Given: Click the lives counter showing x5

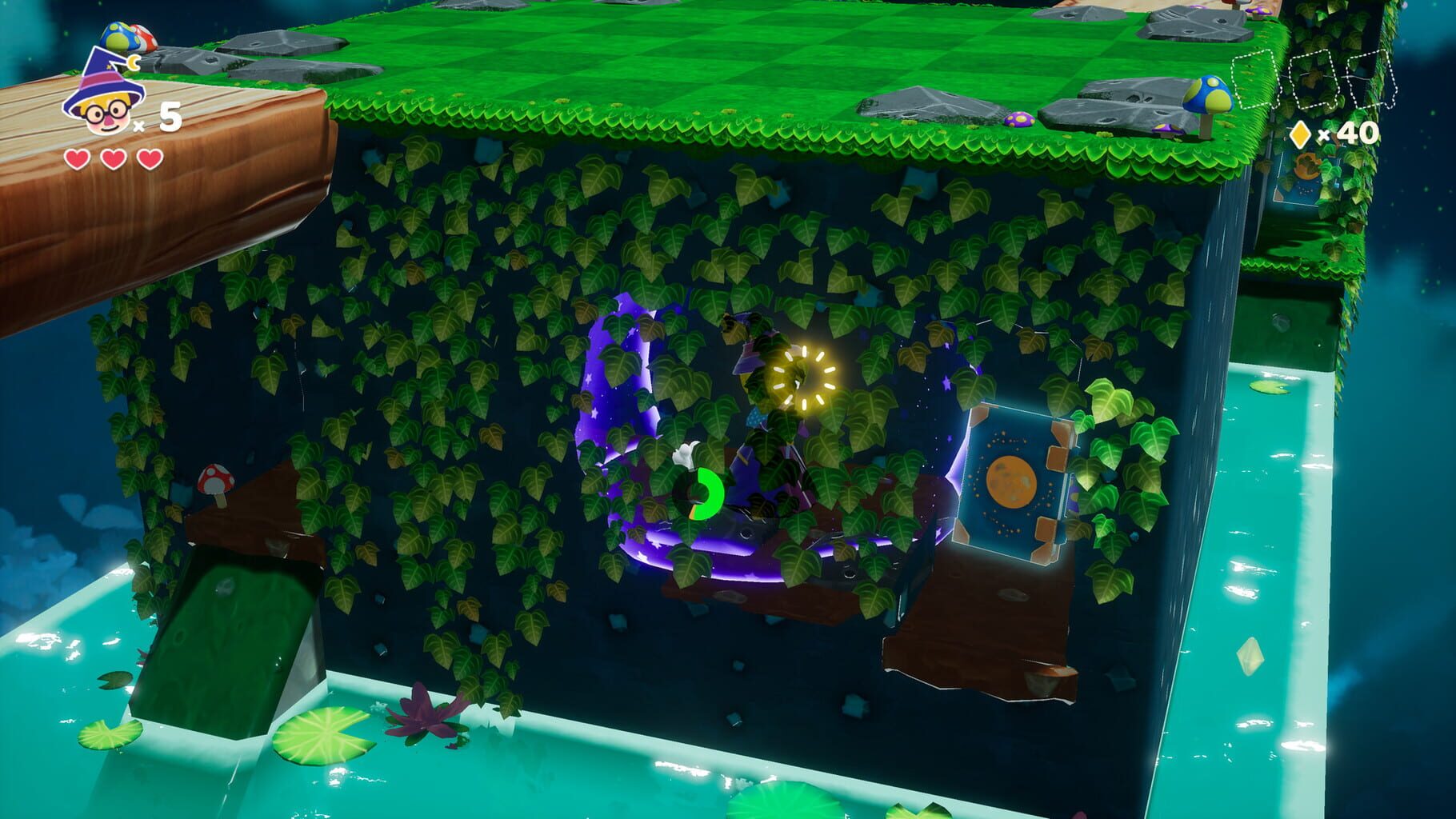Looking at the screenshot, I should (164, 120).
